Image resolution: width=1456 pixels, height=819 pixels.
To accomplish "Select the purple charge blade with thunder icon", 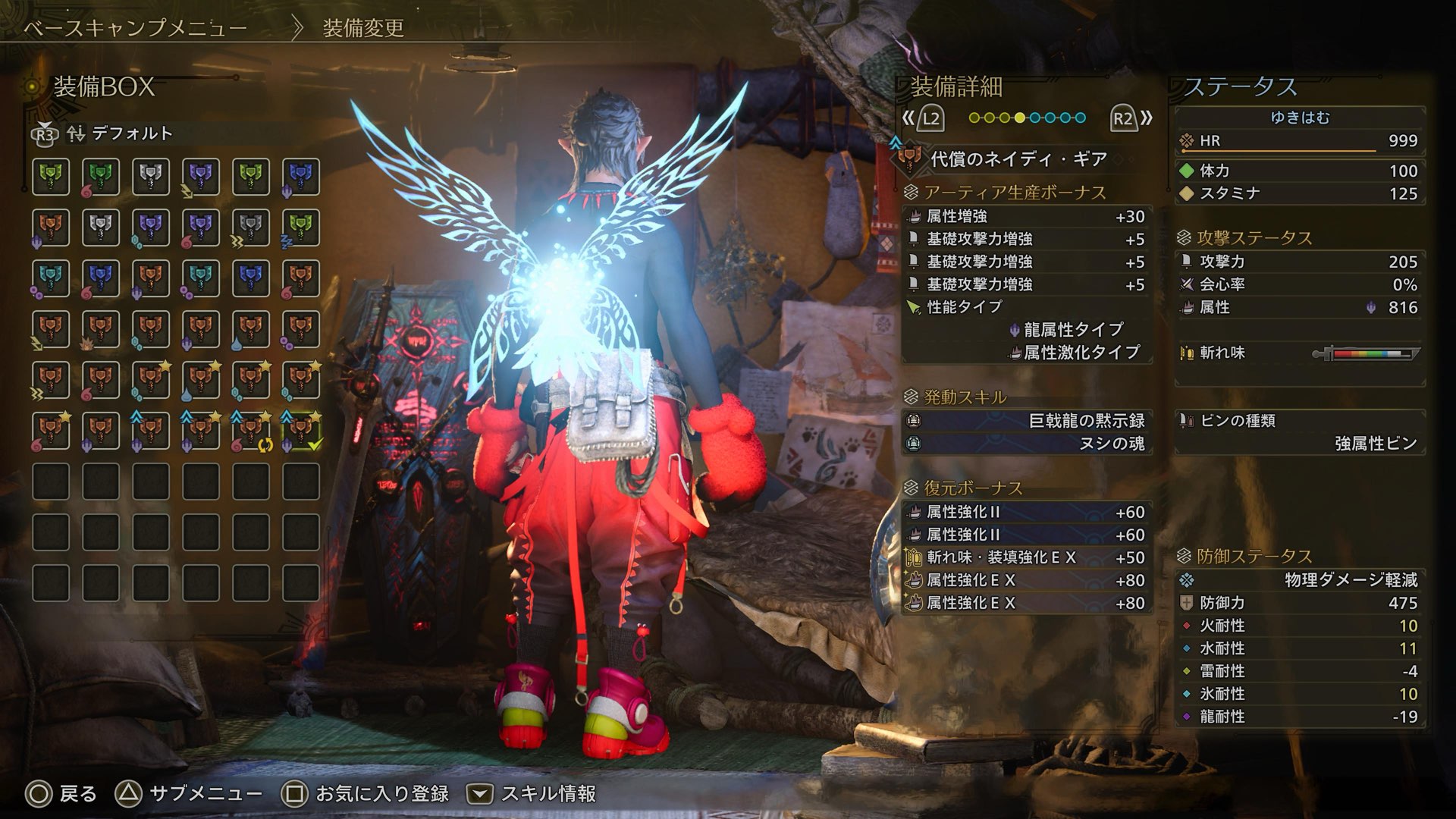I will click(x=201, y=177).
